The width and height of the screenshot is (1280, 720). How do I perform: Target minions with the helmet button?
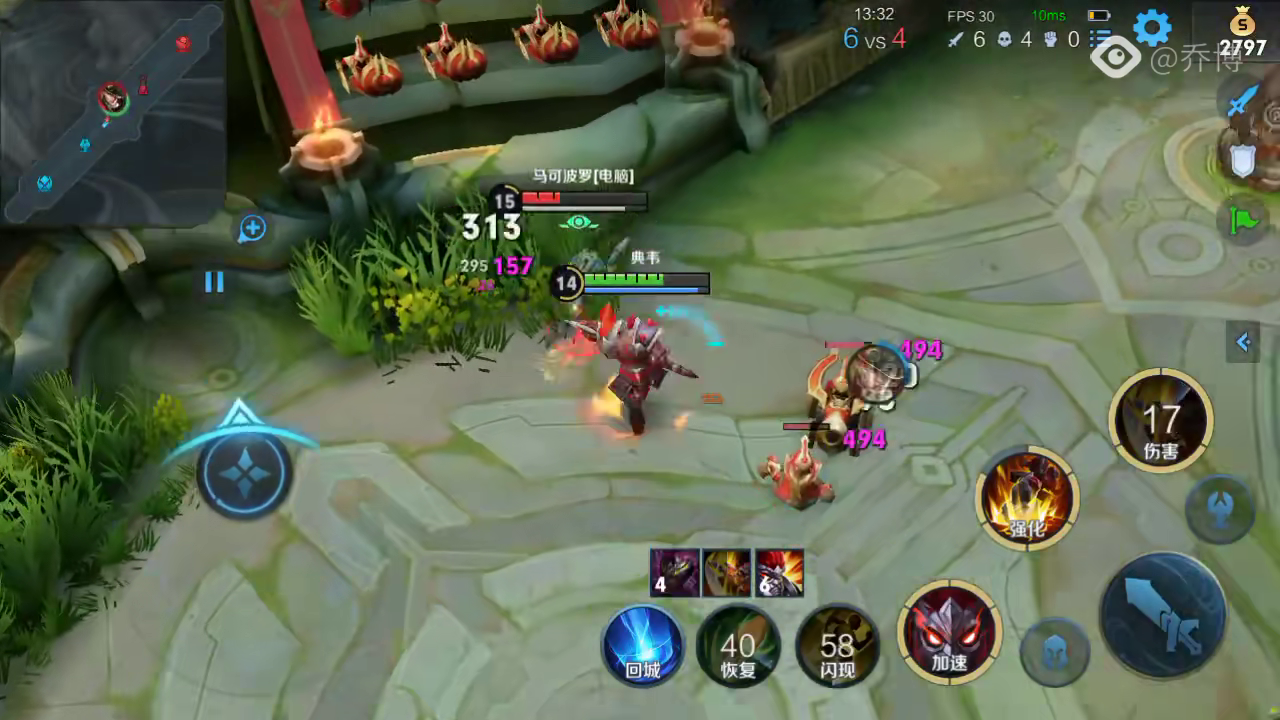pyautogui.click(x=1054, y=652)
